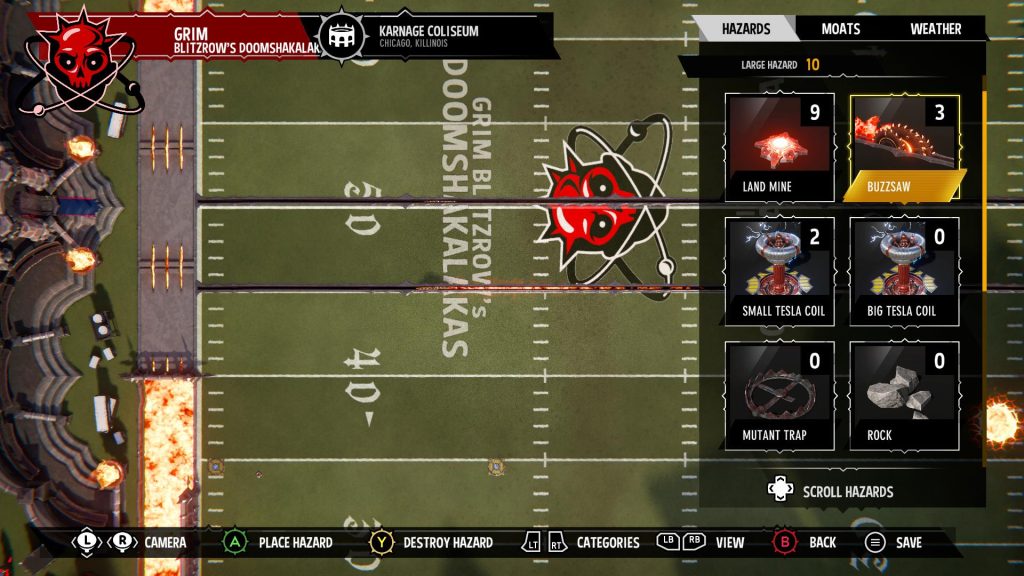Select the Big Tesla Coil hazard
Screen dimensions: 1024x576
[x=905, y=272]
